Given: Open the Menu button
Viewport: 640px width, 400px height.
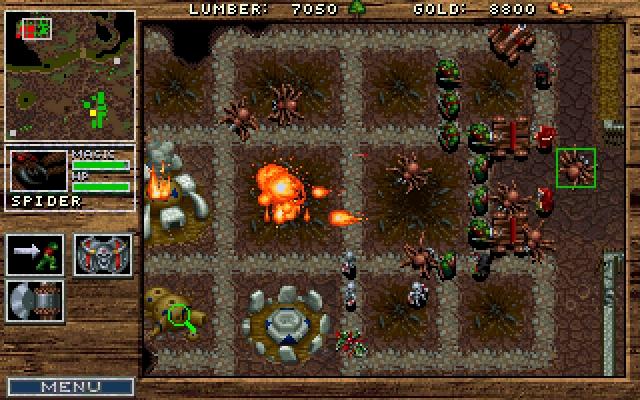Looking at the screenshot, I should coord(70,386).
